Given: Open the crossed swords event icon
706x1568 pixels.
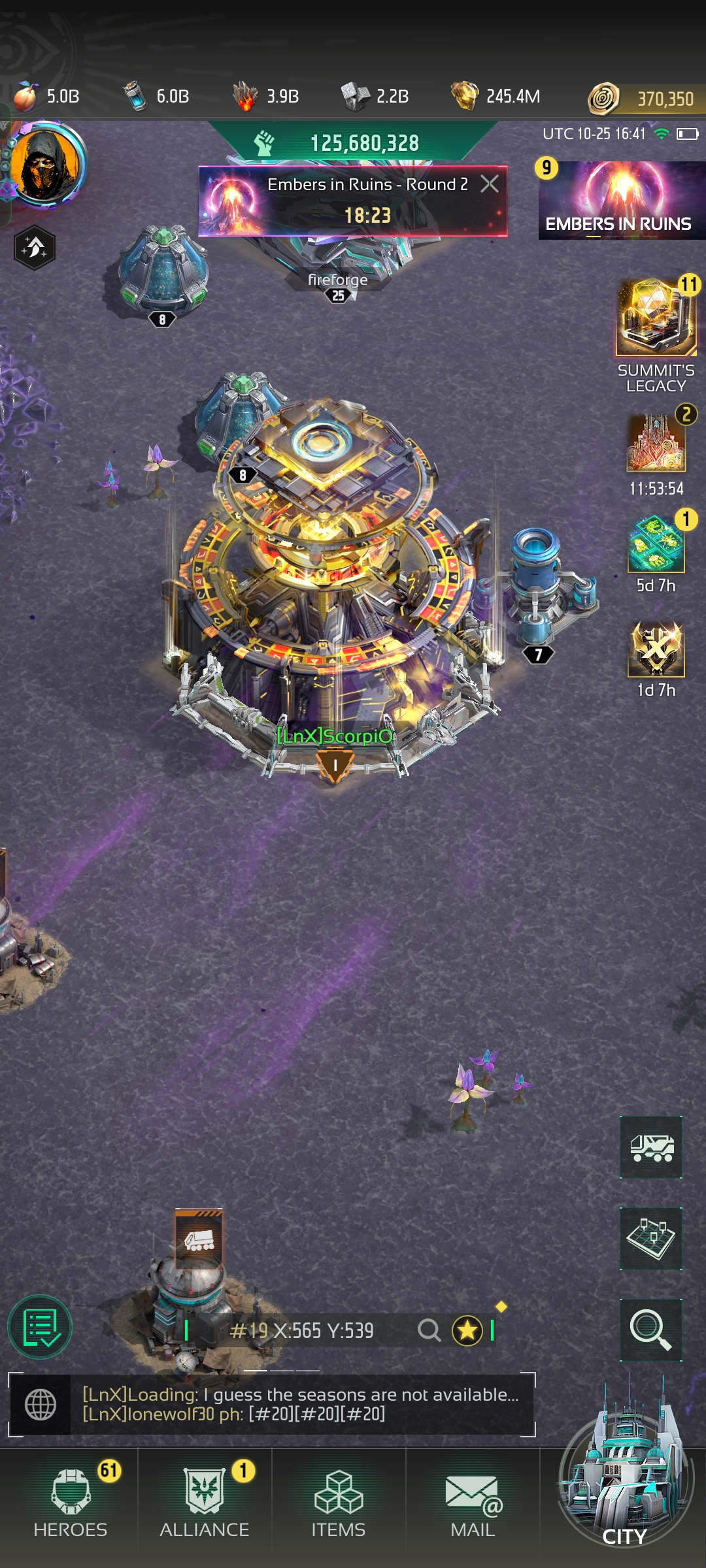Looking at the screenshot, I should click(x=656, y=649).
